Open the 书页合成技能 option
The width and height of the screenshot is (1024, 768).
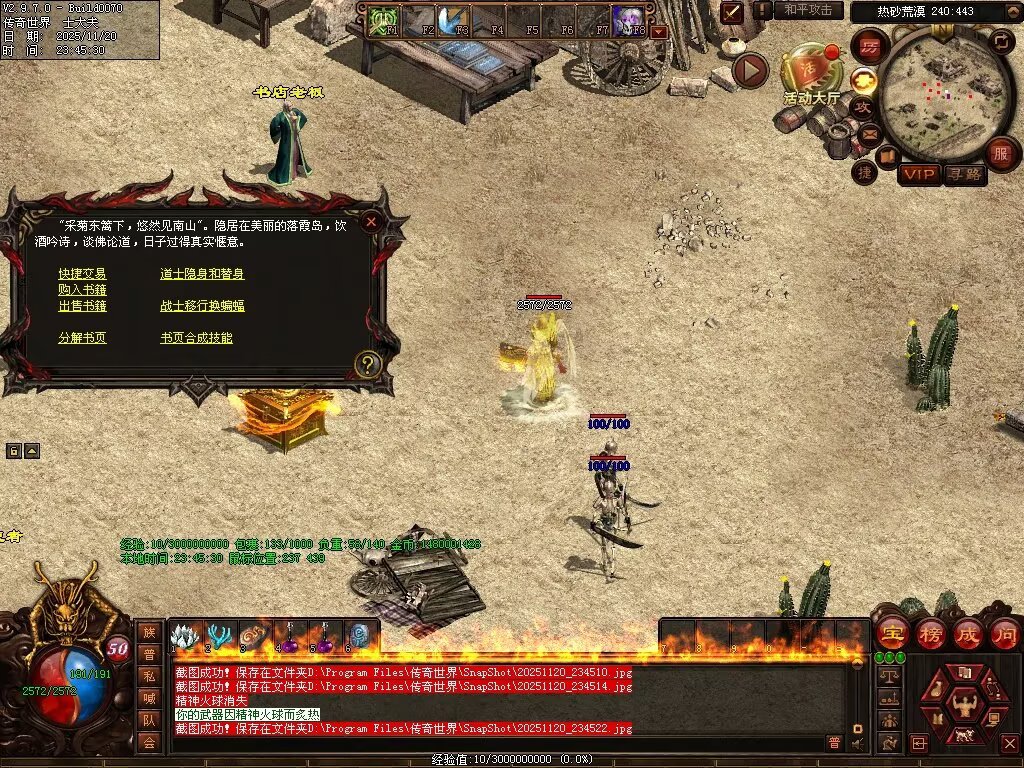pos(196,338)
